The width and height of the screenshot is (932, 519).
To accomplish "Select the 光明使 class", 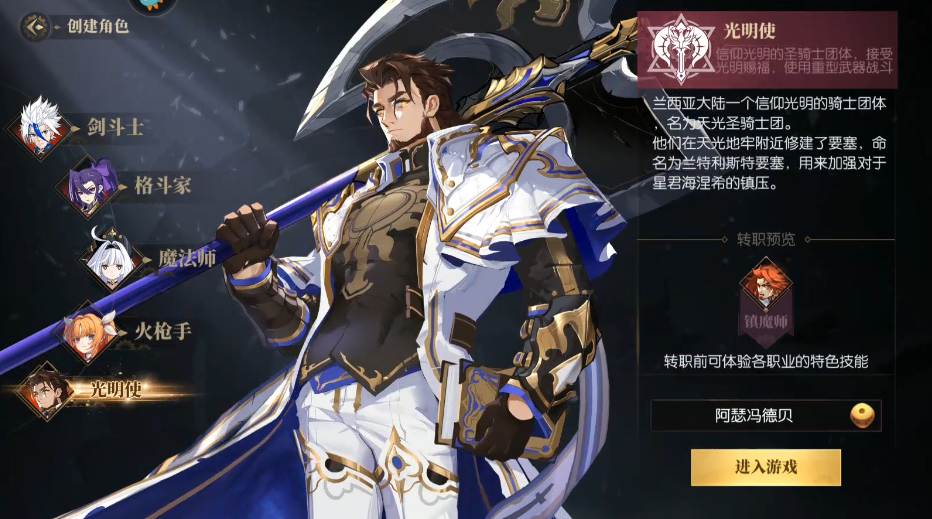I will pyautogui.click(x=47, y=389).
